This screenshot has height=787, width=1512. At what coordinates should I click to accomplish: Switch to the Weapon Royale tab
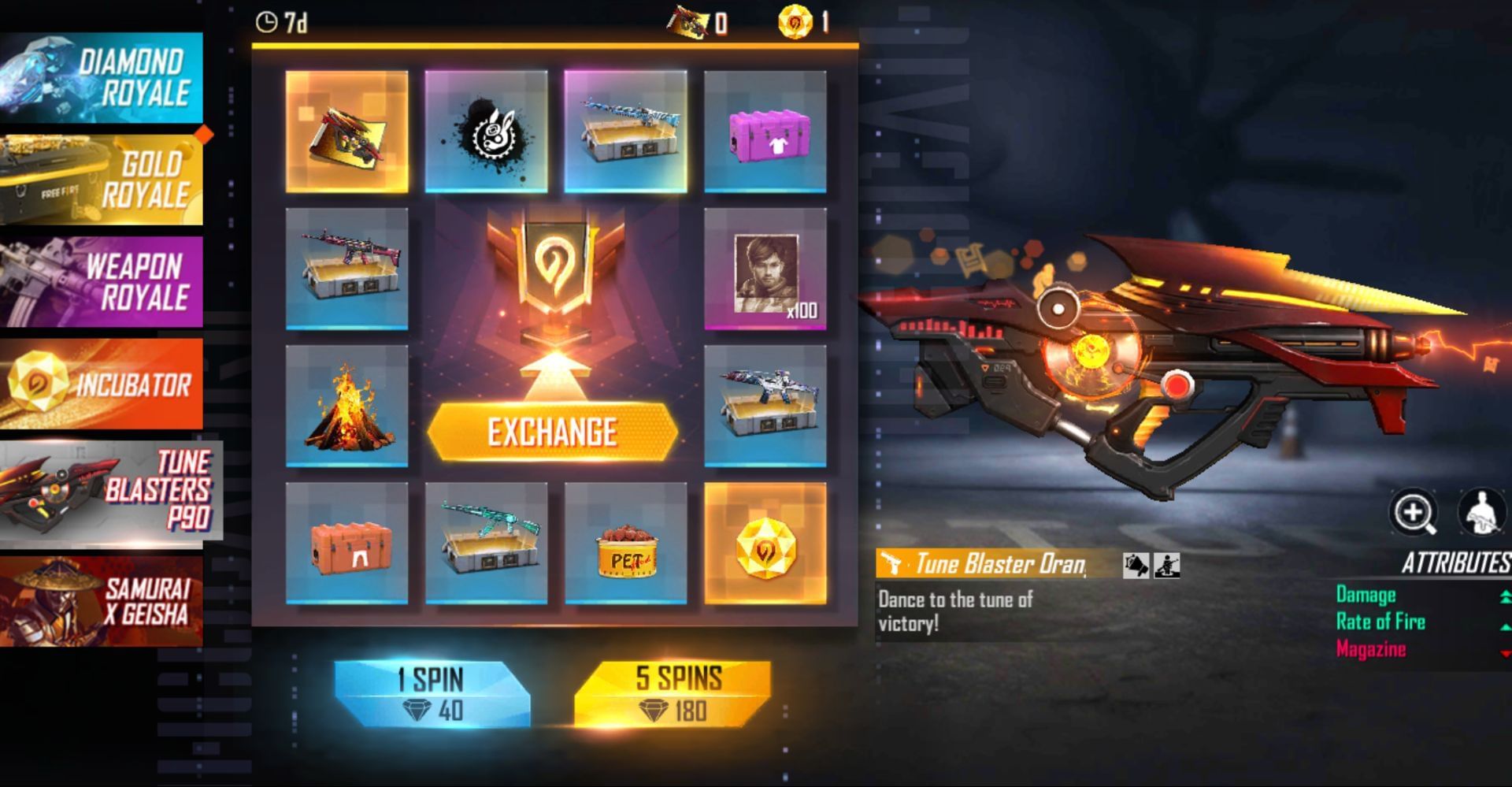tap(102, 280)
